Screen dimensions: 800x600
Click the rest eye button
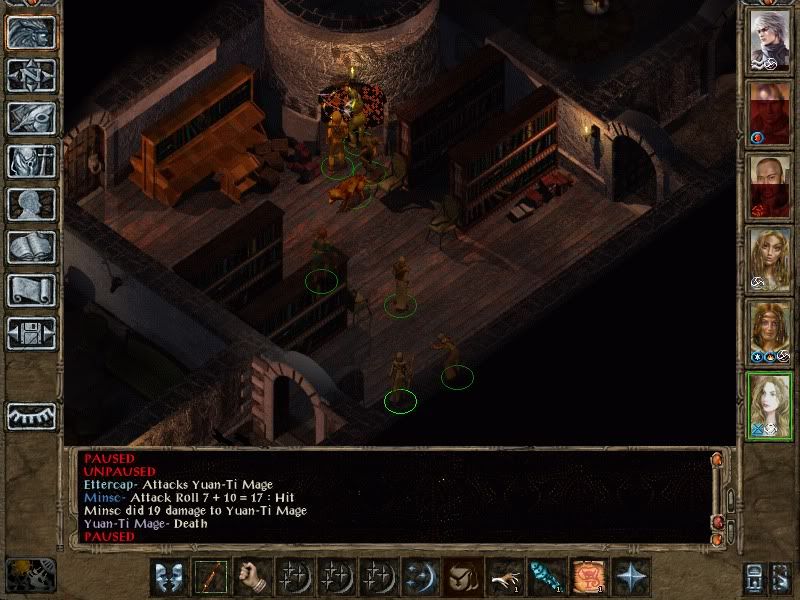pyautogui.click(x=32, y=416)
